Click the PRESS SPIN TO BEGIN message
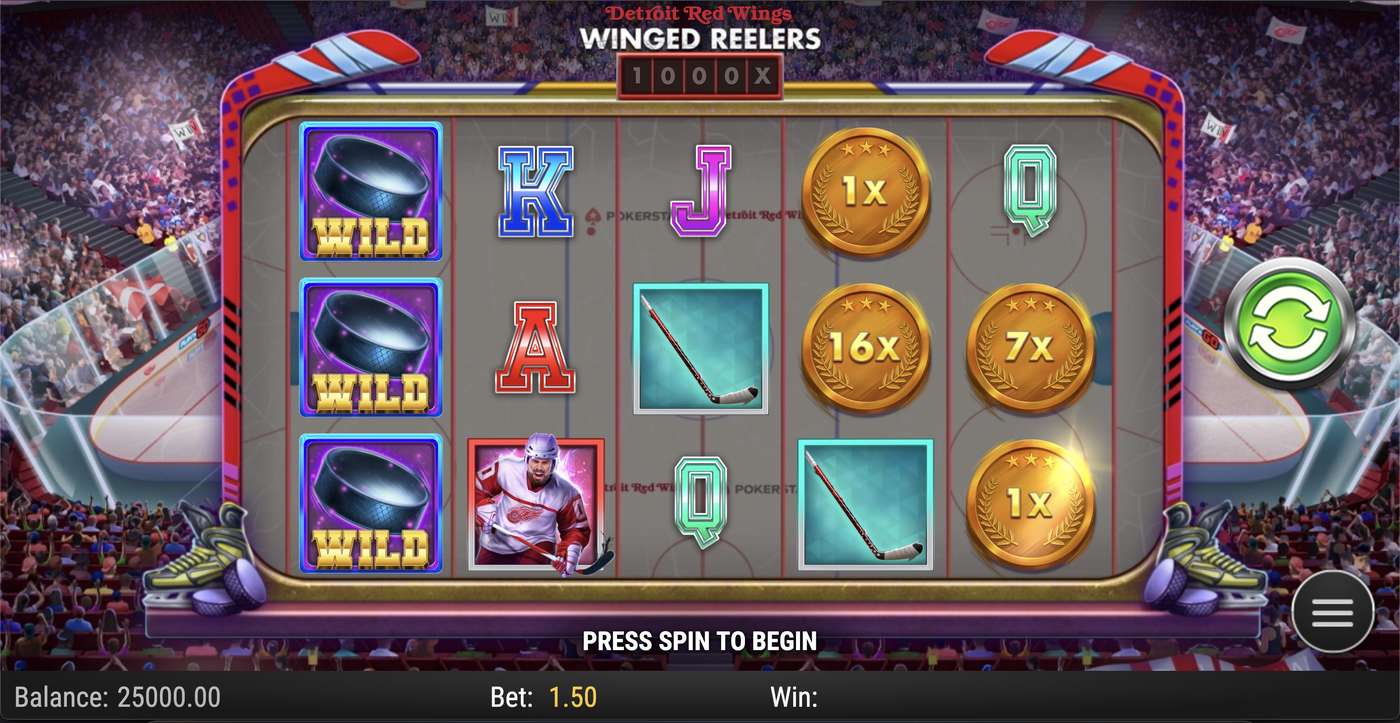Screen dimensions: 1400x723 700,640
